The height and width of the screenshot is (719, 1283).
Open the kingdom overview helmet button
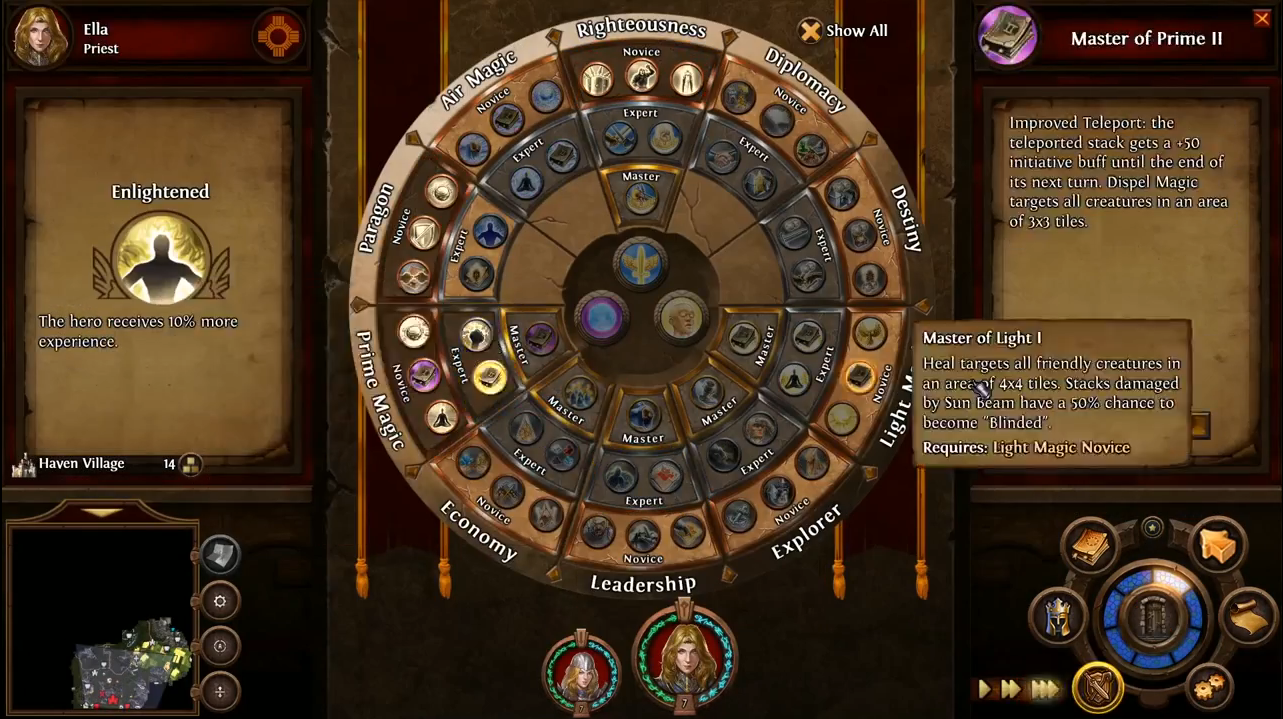(x=1059, y=617)
